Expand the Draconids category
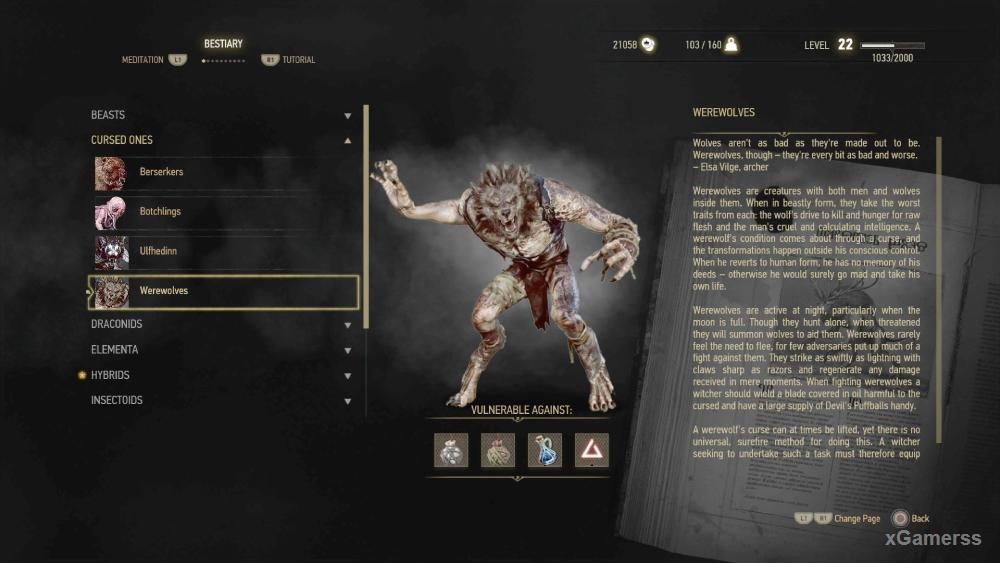Image resolution: width=1000 pixels, height=563 pixels. (x=220, y=325)
